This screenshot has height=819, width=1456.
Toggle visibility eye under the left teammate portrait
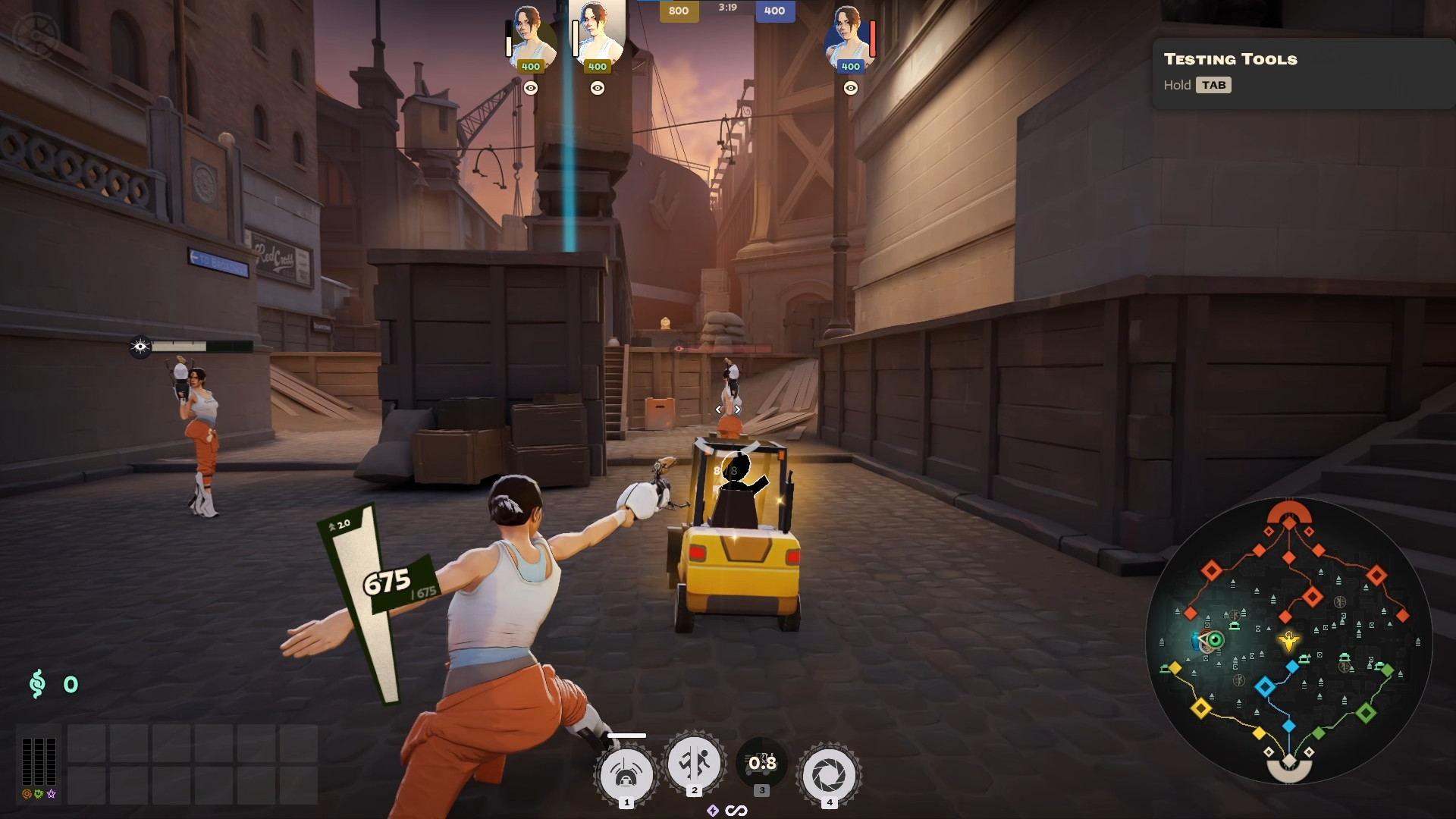[x=531, y=88]
